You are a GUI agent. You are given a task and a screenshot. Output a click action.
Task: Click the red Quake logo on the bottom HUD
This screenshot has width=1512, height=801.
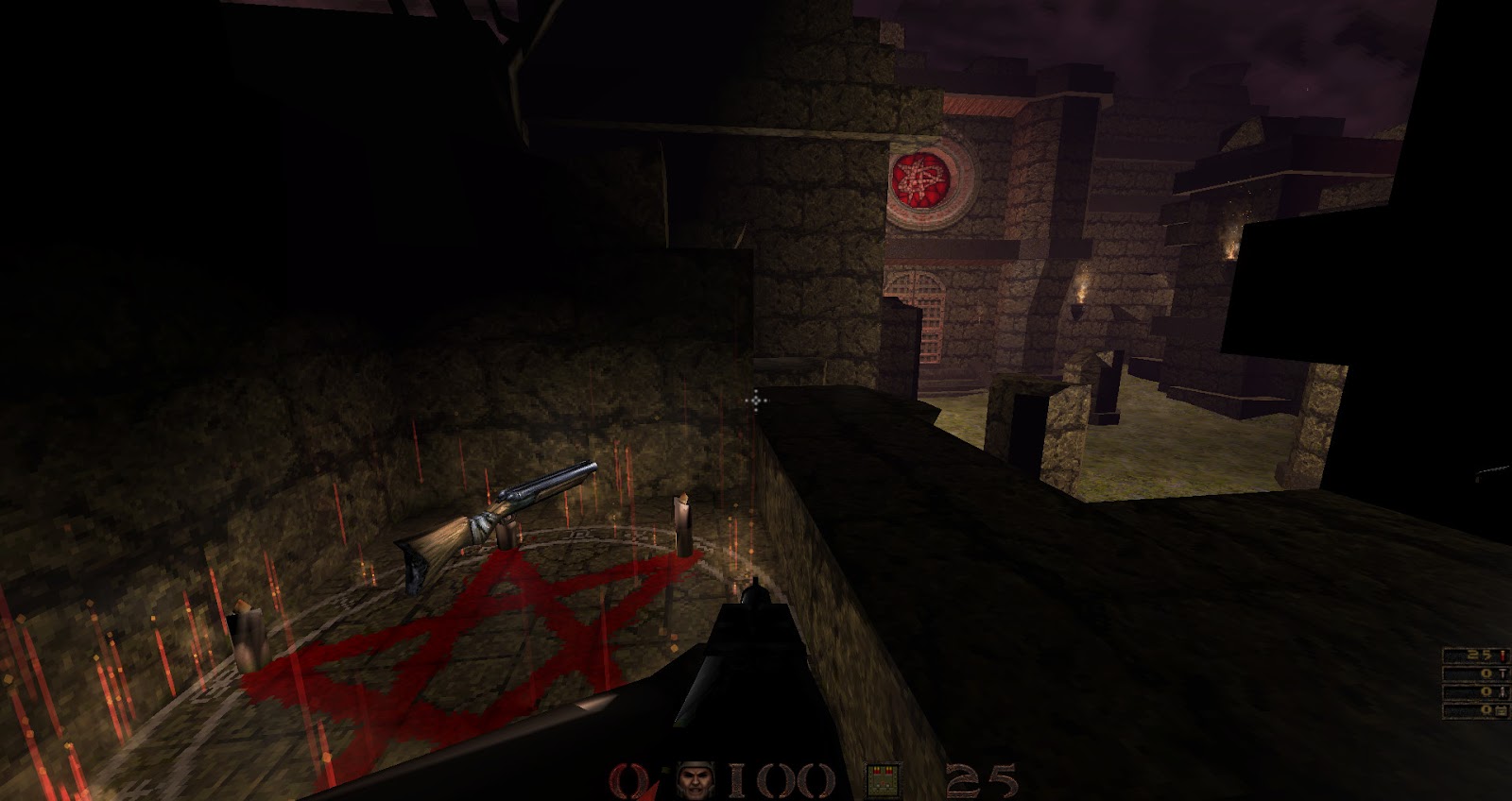click(627, 779)
